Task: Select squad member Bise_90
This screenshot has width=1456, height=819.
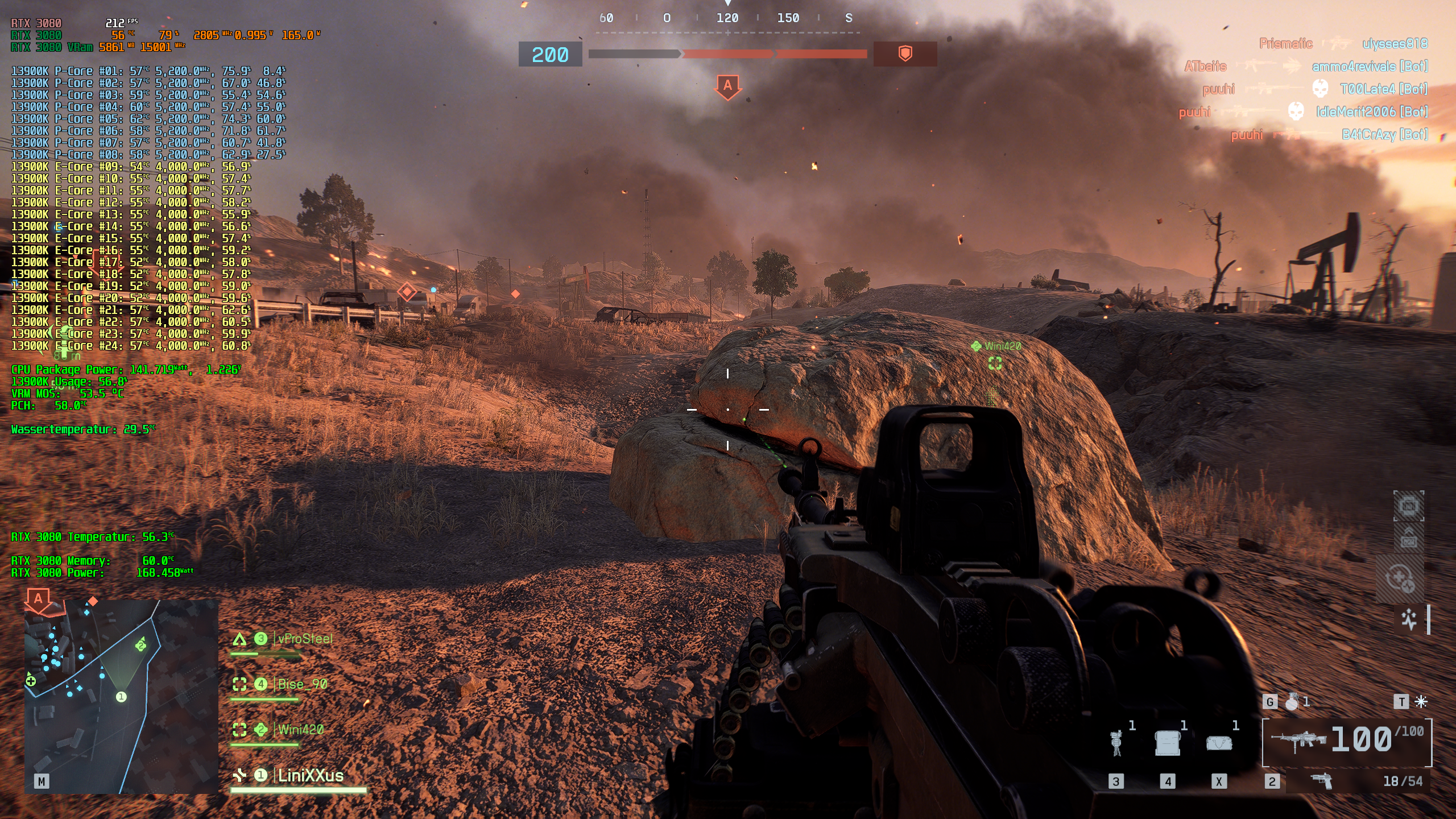Action: click(x=302, y=685)
